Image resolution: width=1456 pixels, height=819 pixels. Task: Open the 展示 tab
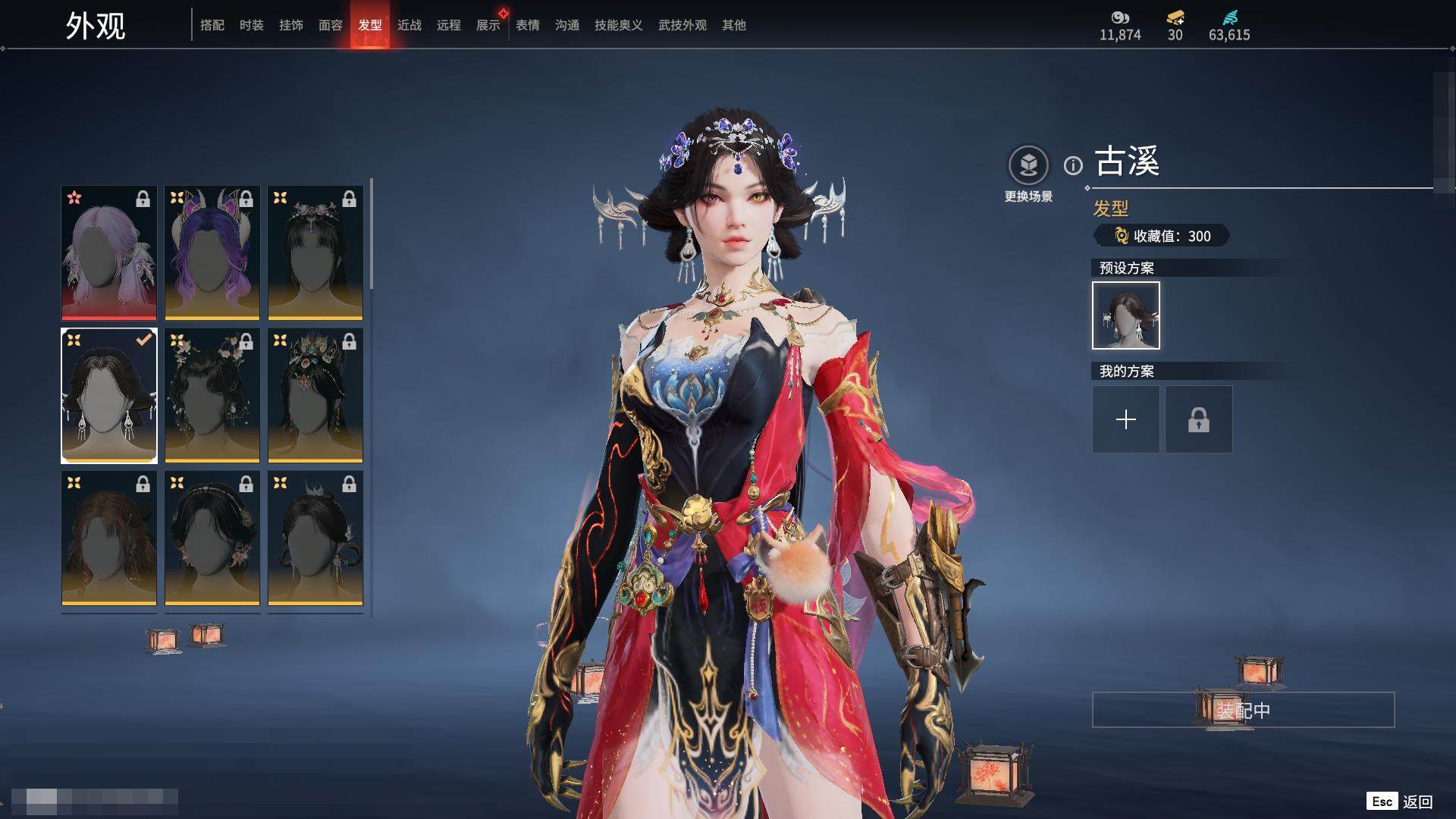[x=488, y=25]
